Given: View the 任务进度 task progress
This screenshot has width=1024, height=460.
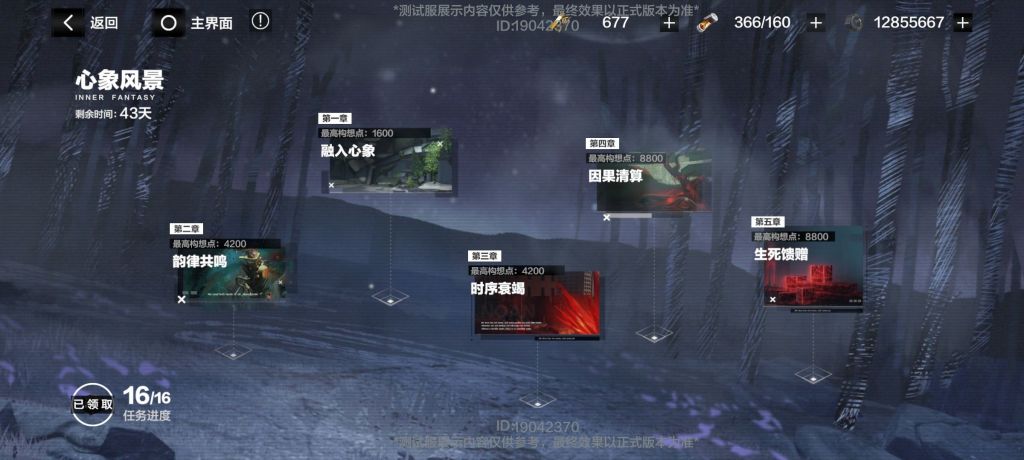Looking at the screenshot, I should (x=147, y=405).
